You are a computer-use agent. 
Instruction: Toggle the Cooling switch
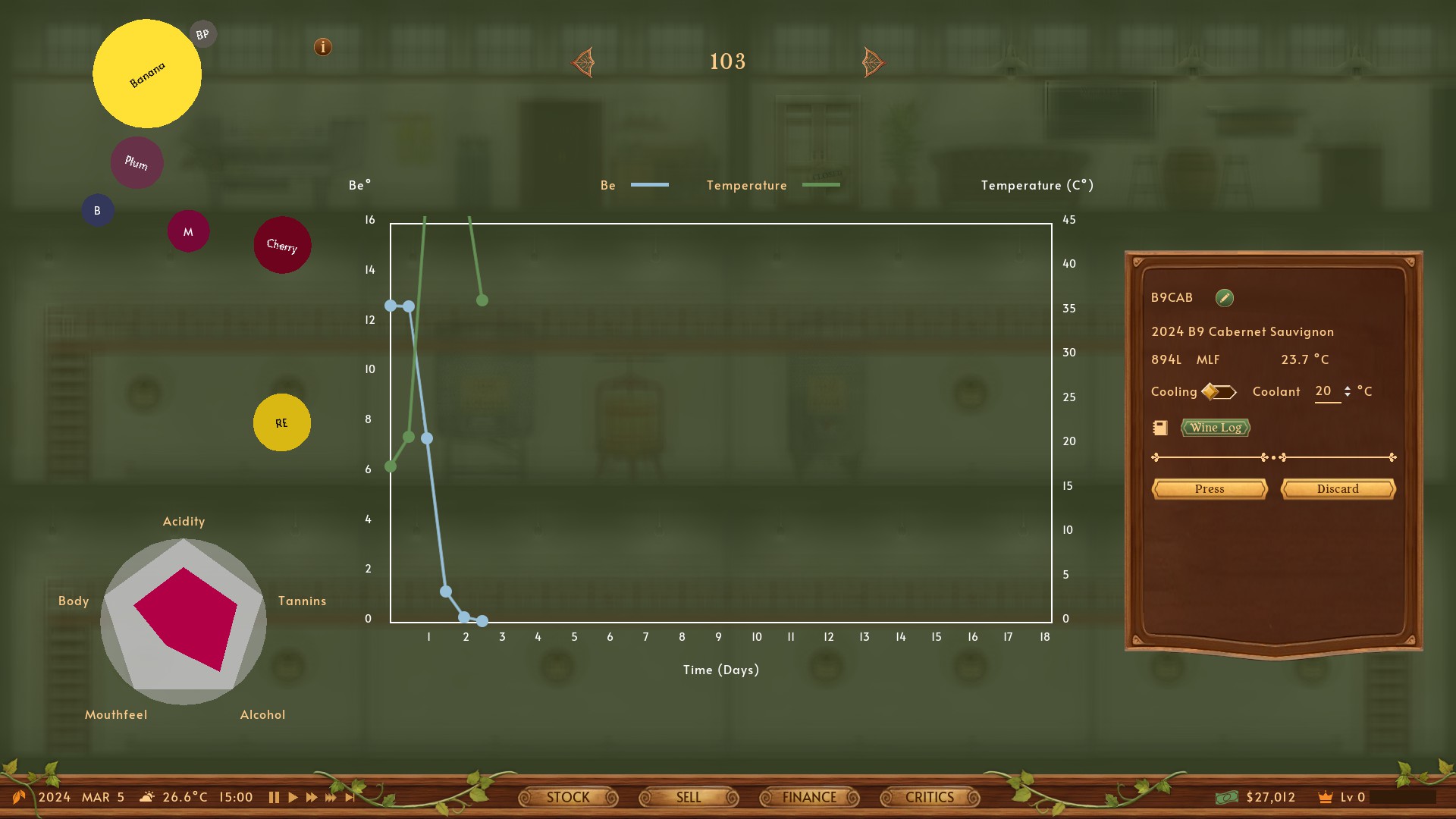(1219, 392)
